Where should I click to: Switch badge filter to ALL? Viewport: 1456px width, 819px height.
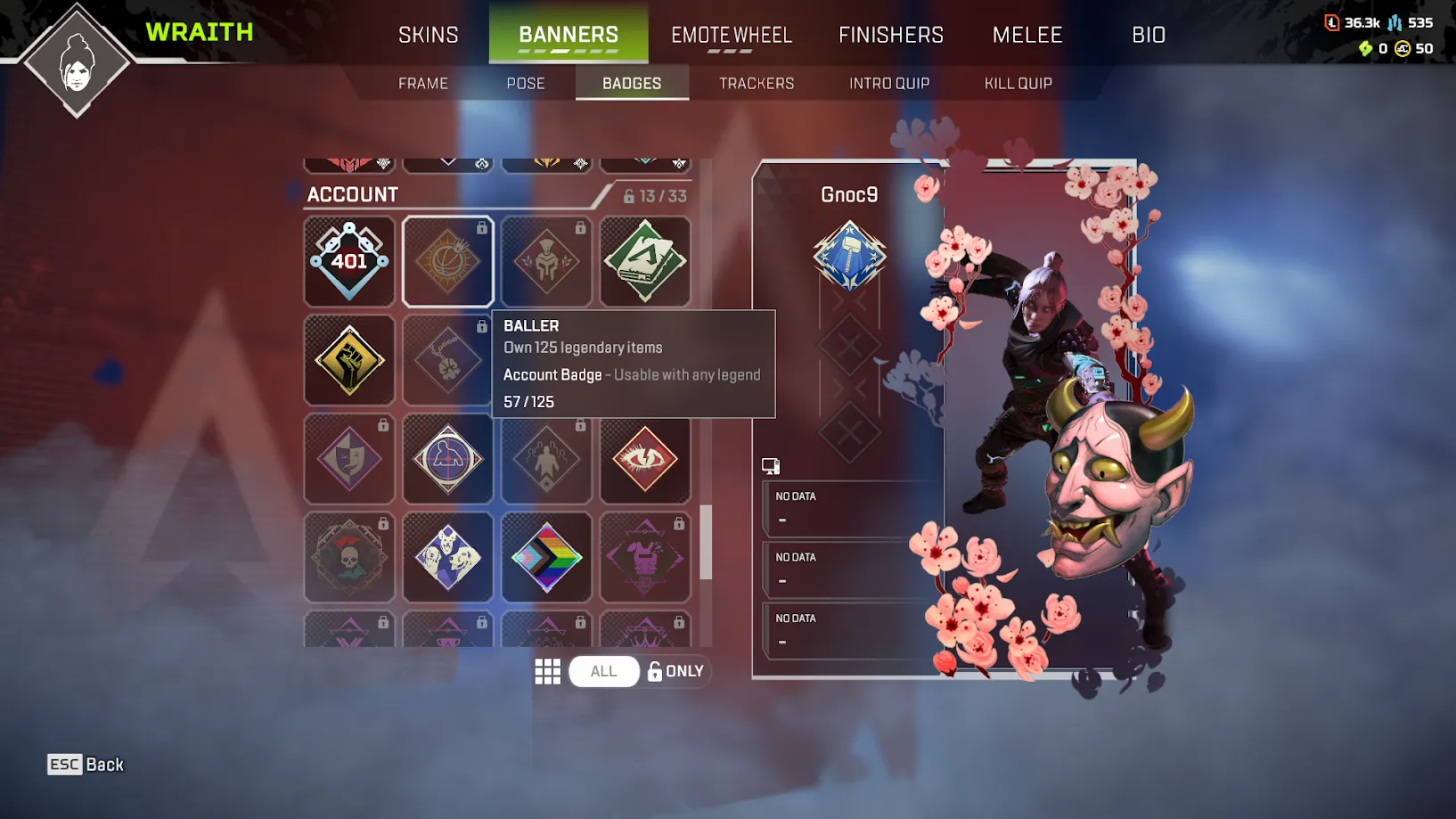point(603,671)
